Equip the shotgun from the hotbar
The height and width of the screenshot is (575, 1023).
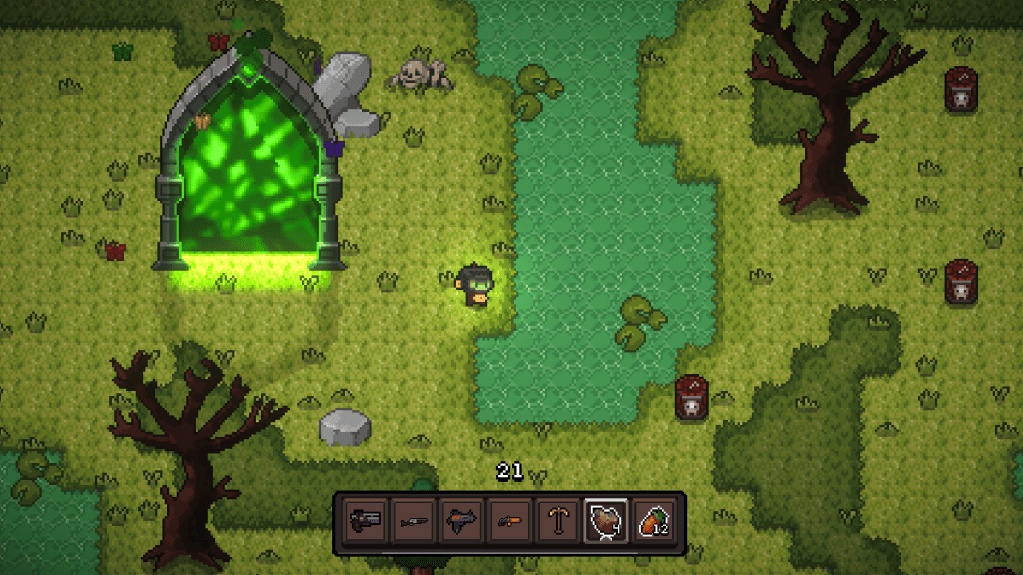coord(413,521)
